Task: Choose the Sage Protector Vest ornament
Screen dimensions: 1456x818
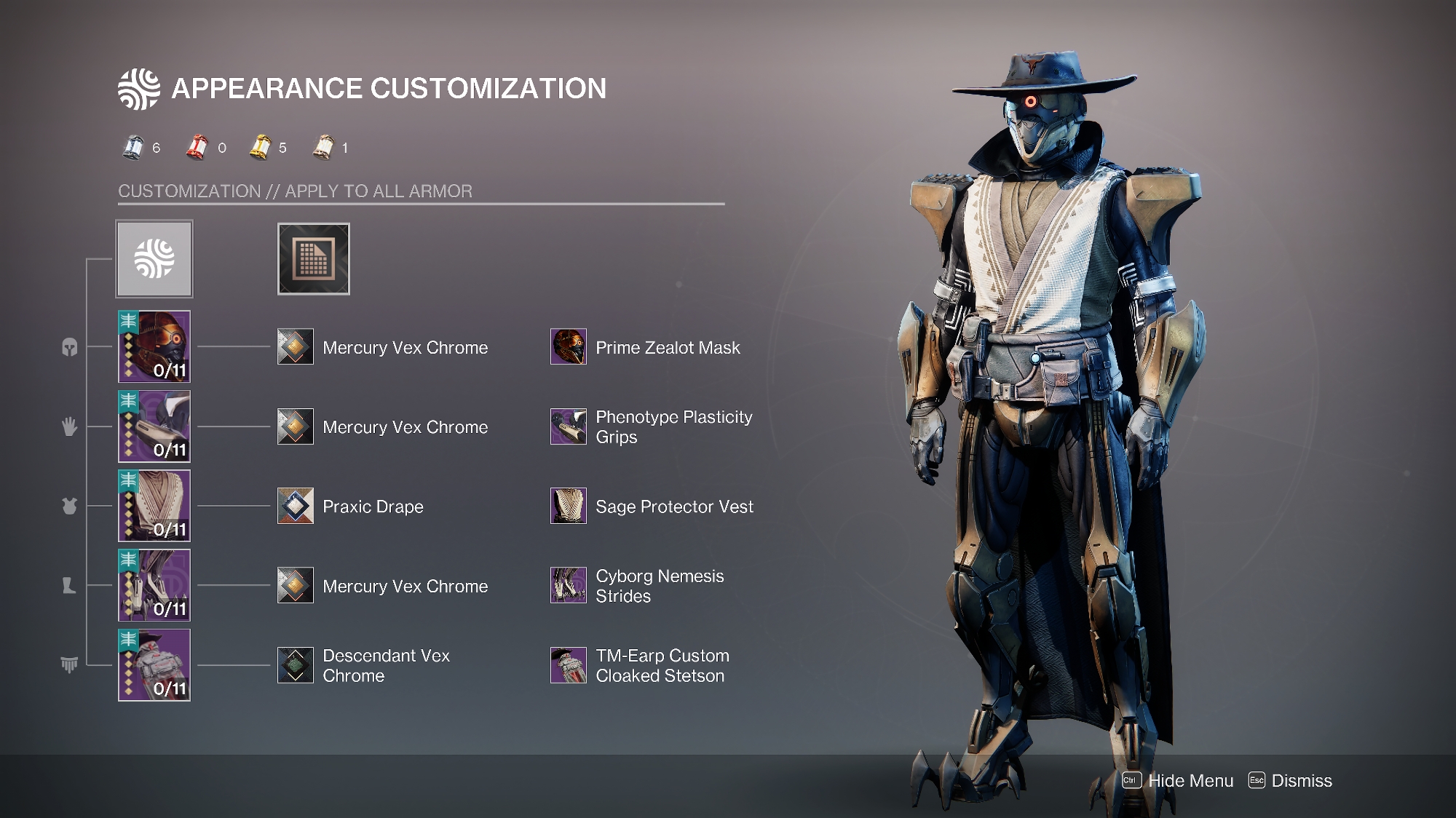Action: pyautogui.click(x=569, y=506)
